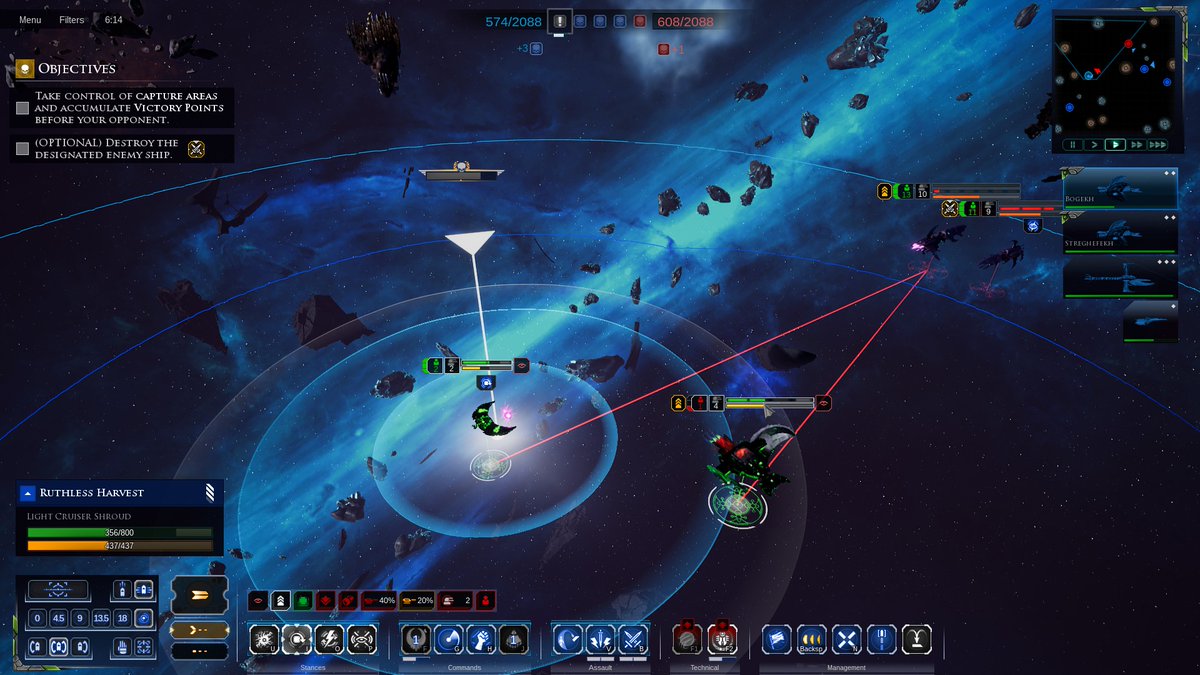Click the full-speed golden arrow button
Image resolution: width=1200 pixels, height=675 pixels.
point(199,594)
